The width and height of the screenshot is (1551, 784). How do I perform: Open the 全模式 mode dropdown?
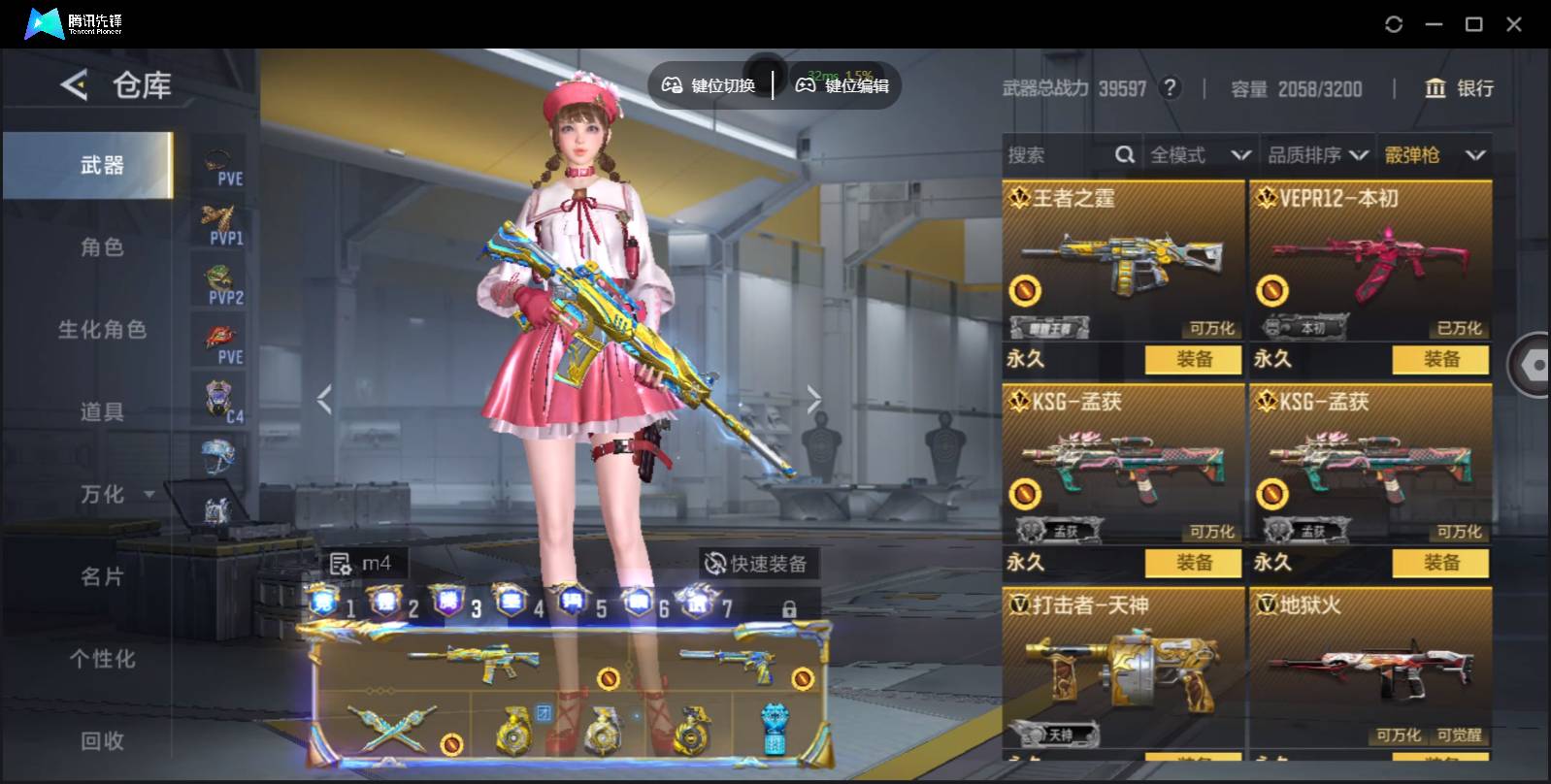1200,155
